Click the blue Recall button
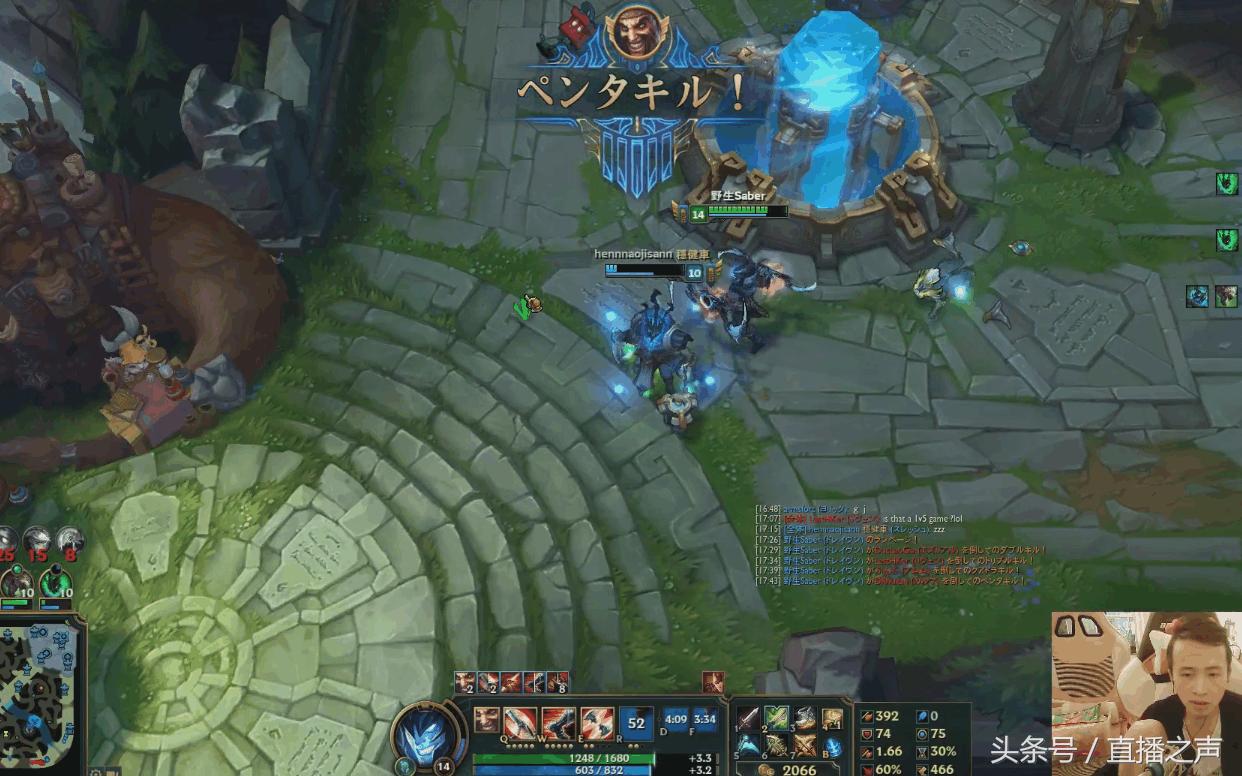The height and width of the screenshot is (776, 1242). tap(833, 746)
